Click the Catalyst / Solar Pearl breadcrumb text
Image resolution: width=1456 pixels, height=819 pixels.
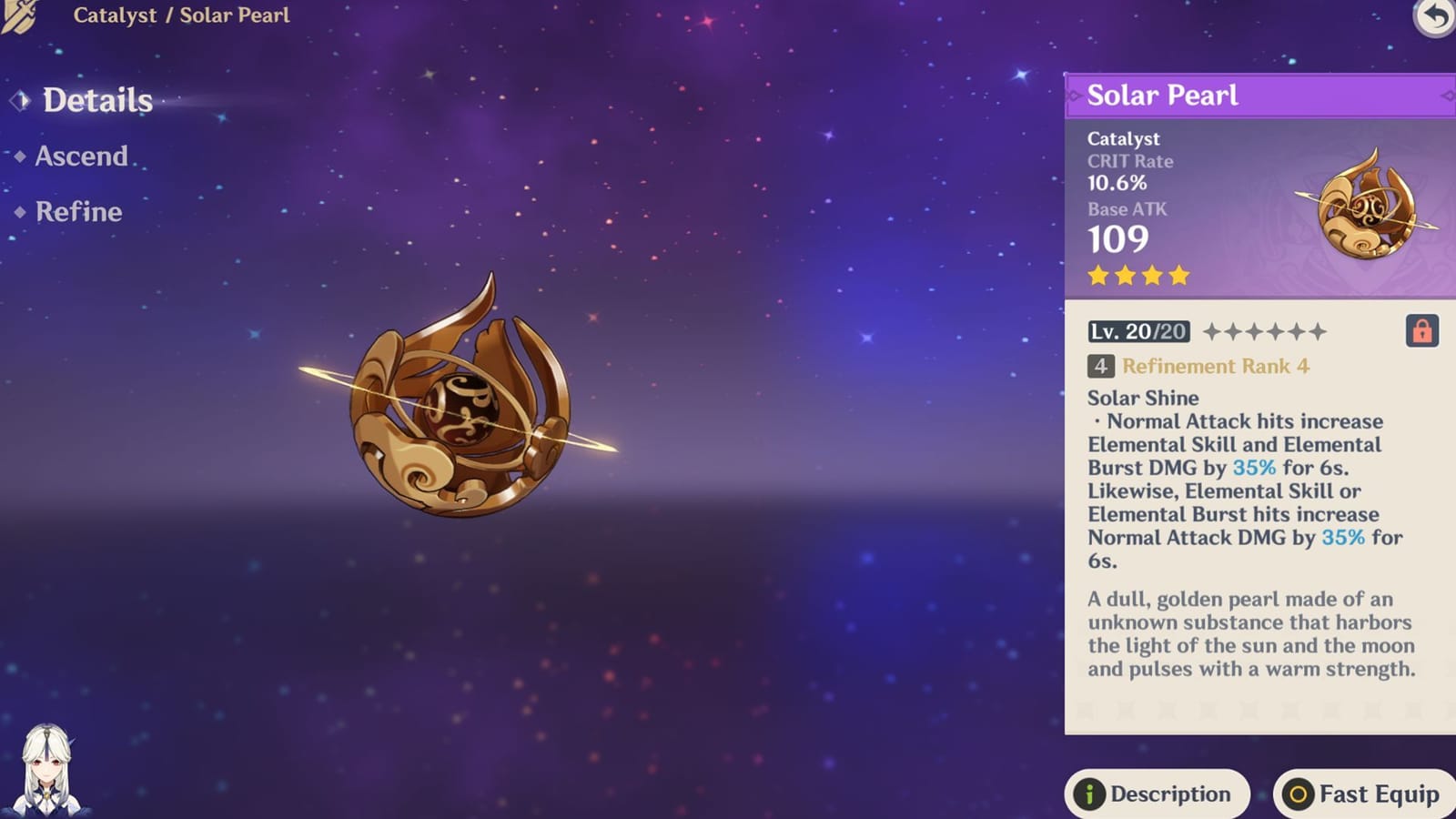point(182,15)
